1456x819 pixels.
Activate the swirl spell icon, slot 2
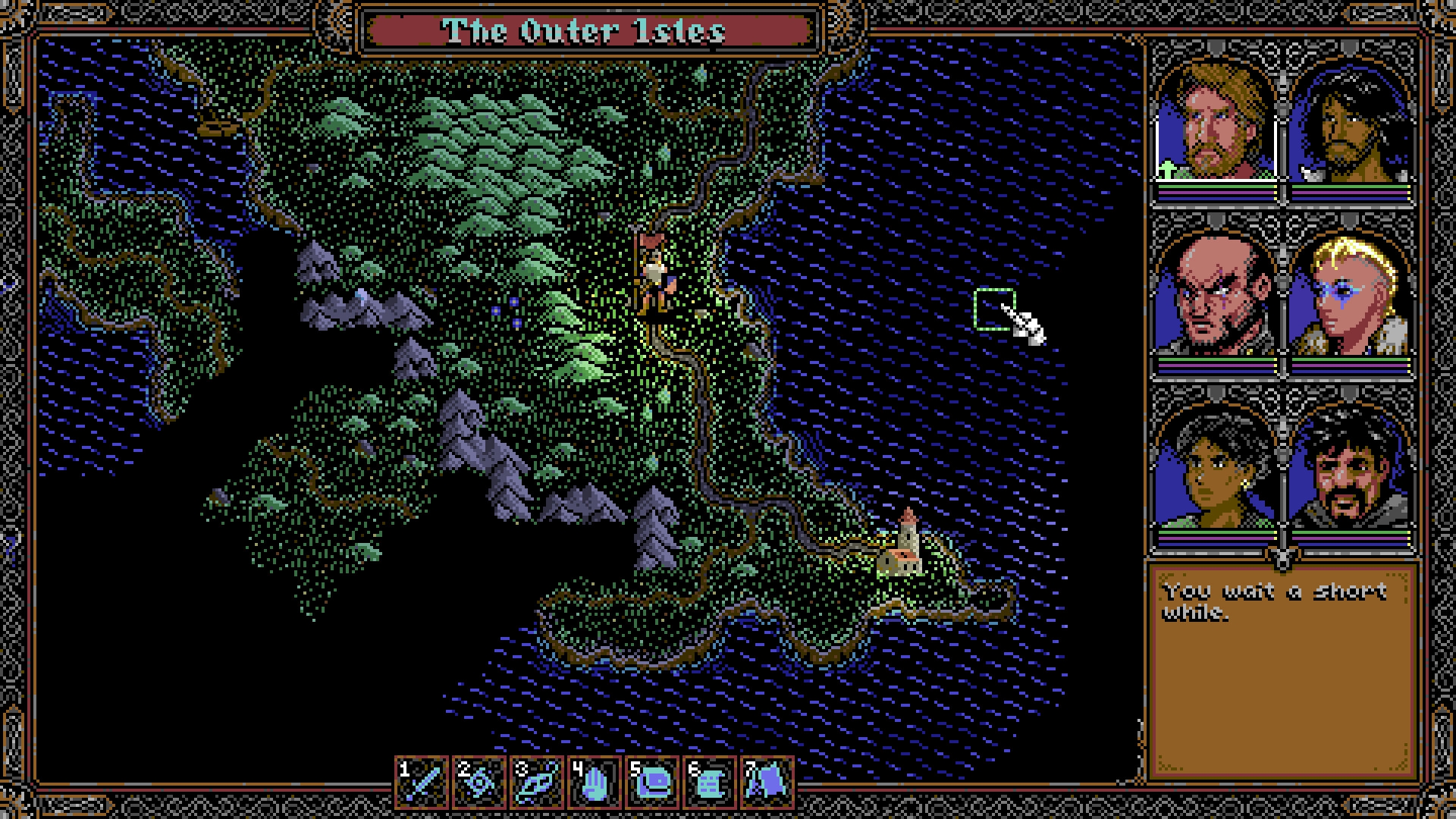pos(480,781)
